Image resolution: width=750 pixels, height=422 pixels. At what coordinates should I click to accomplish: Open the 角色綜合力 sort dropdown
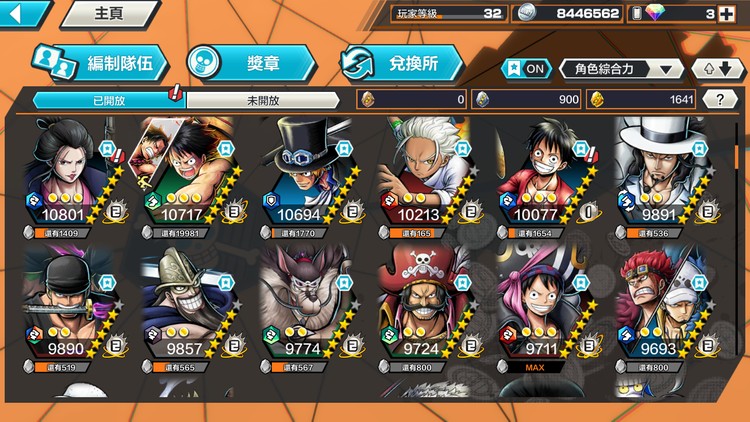(621, 68)
